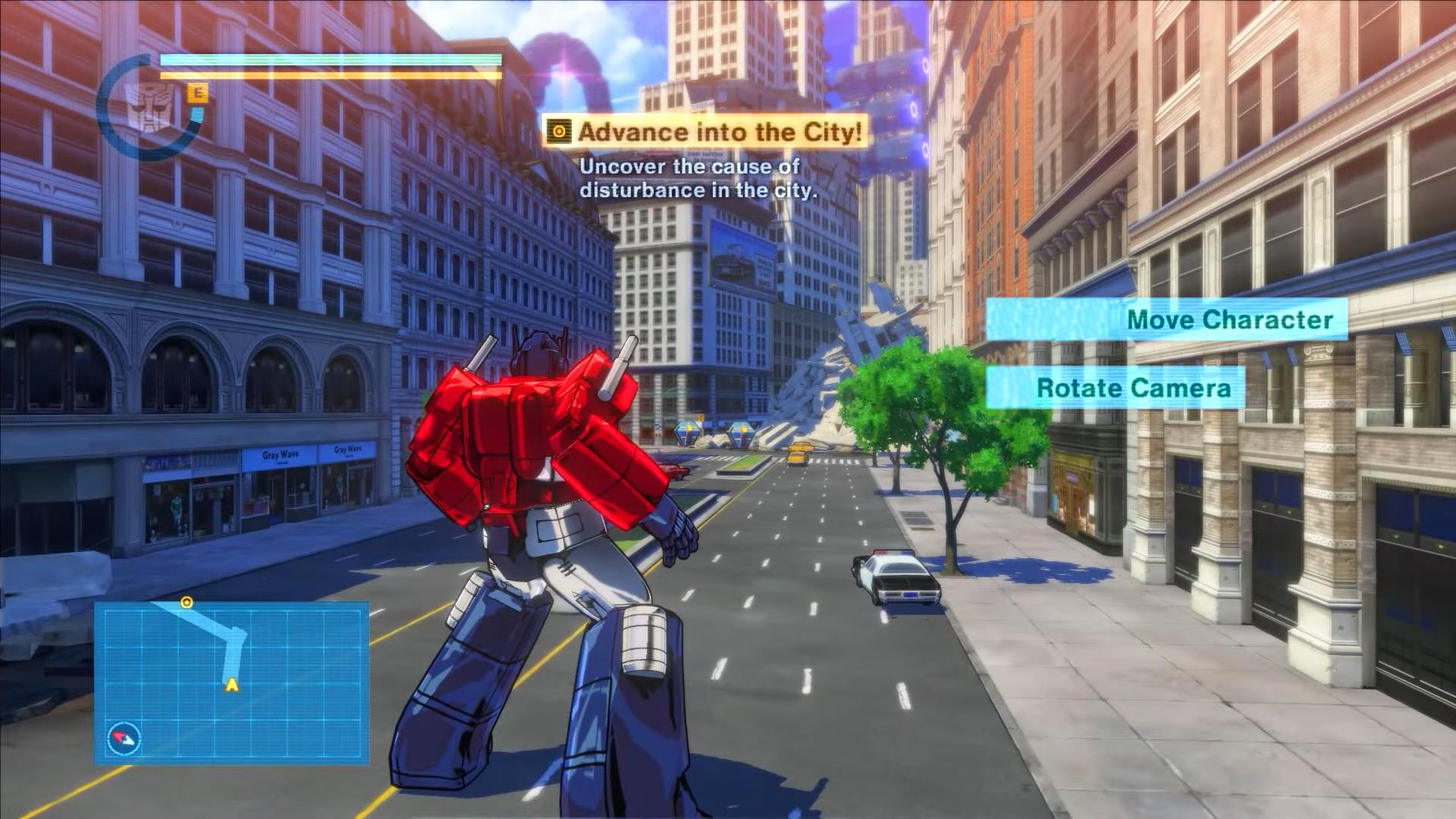Select the Move Character tutorial prompt
1456x819 pixels.
tap(1166, 319)
